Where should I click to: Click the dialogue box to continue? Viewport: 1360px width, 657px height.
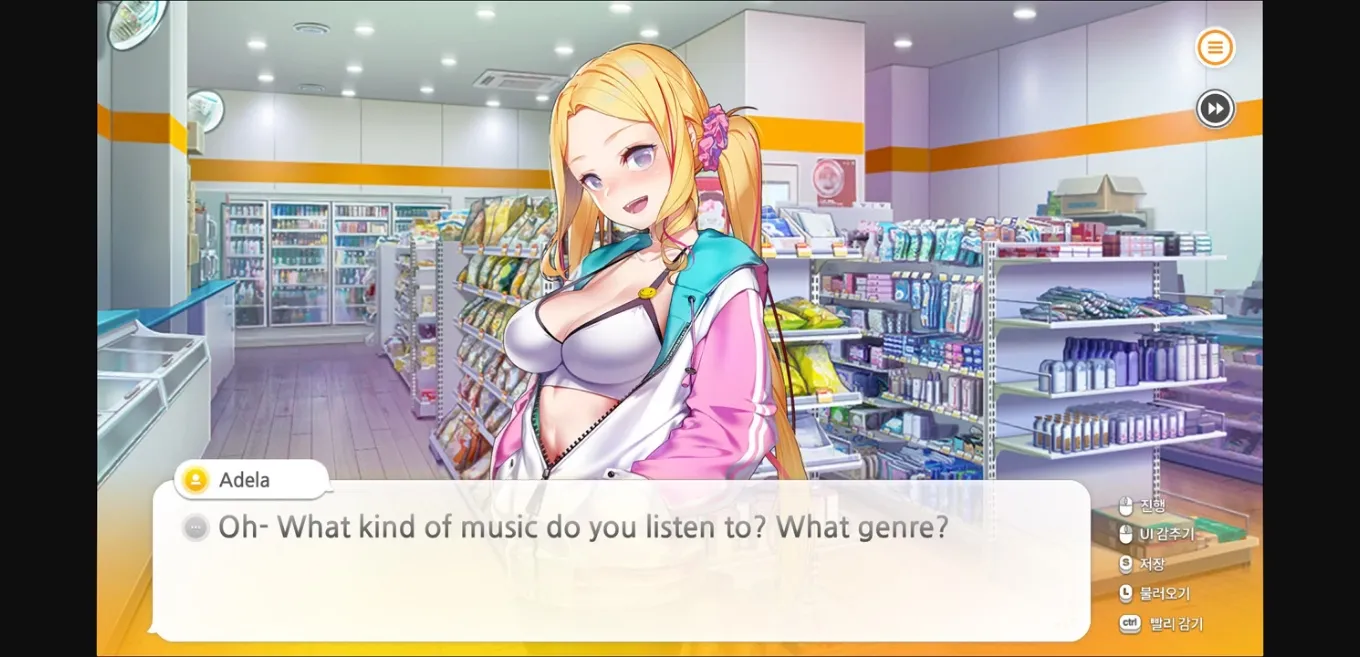pos(620,580)
